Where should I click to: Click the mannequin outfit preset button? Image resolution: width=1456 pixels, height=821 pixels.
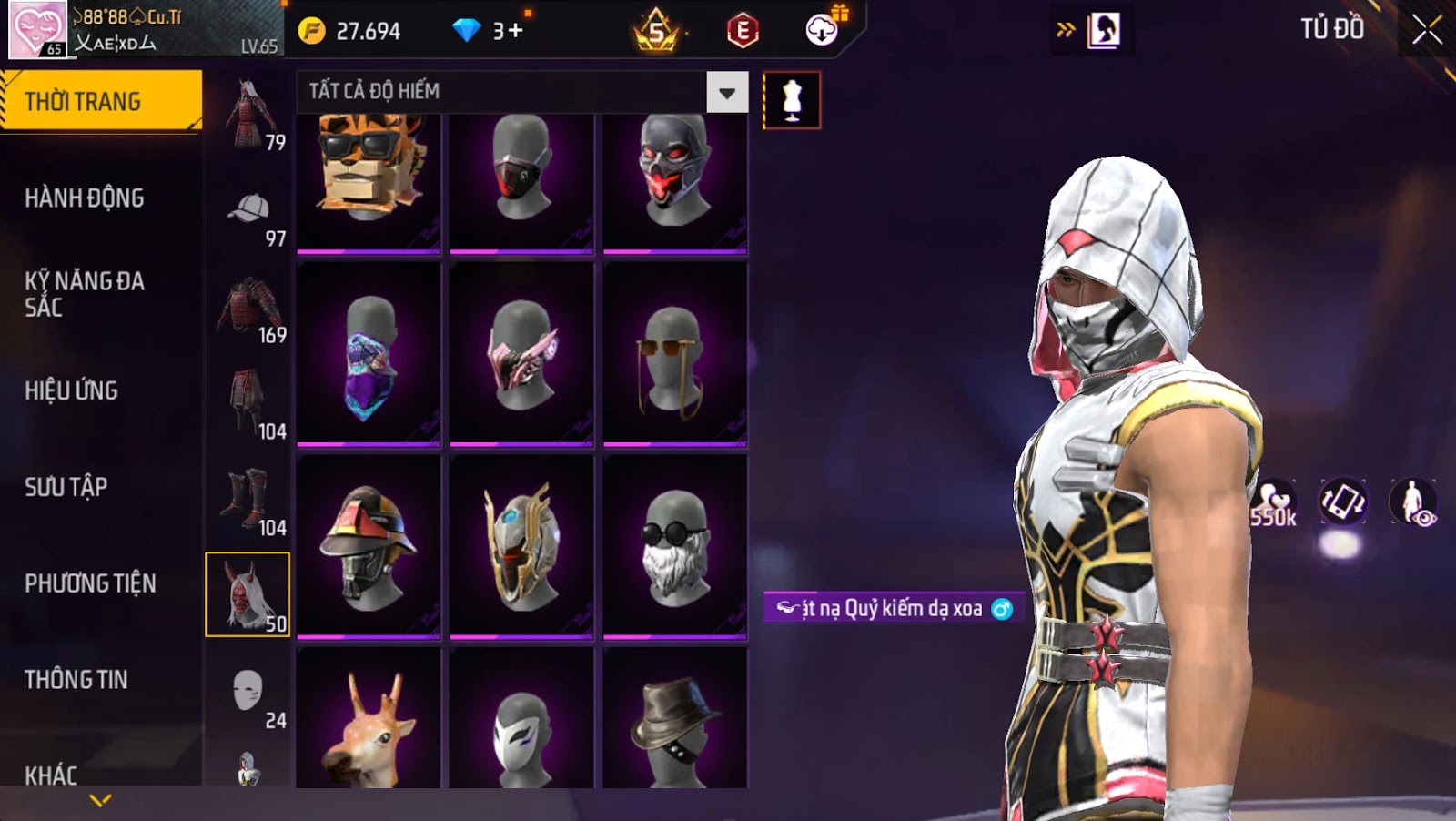click(x=792, y=99)
